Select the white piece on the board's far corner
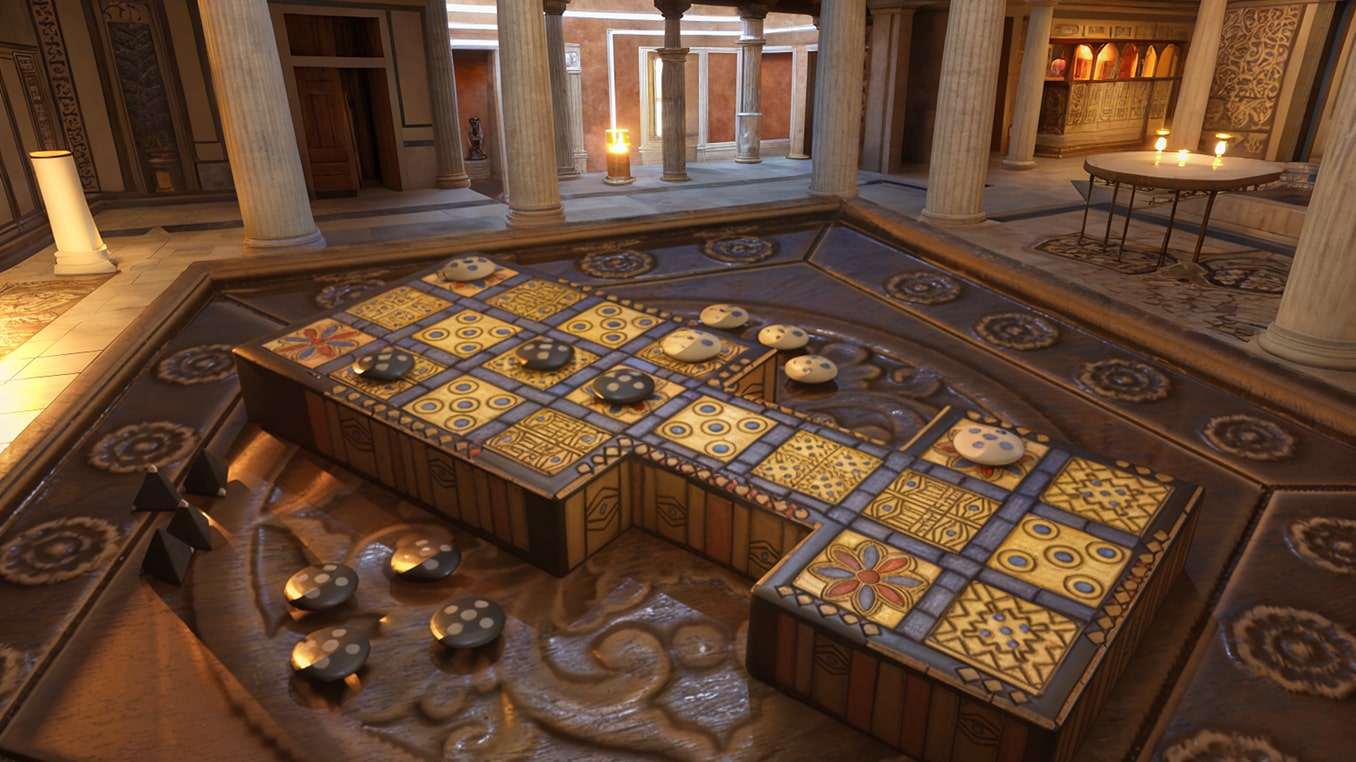The width and height of the screenshot is (1356, 762). click(468, 268)
